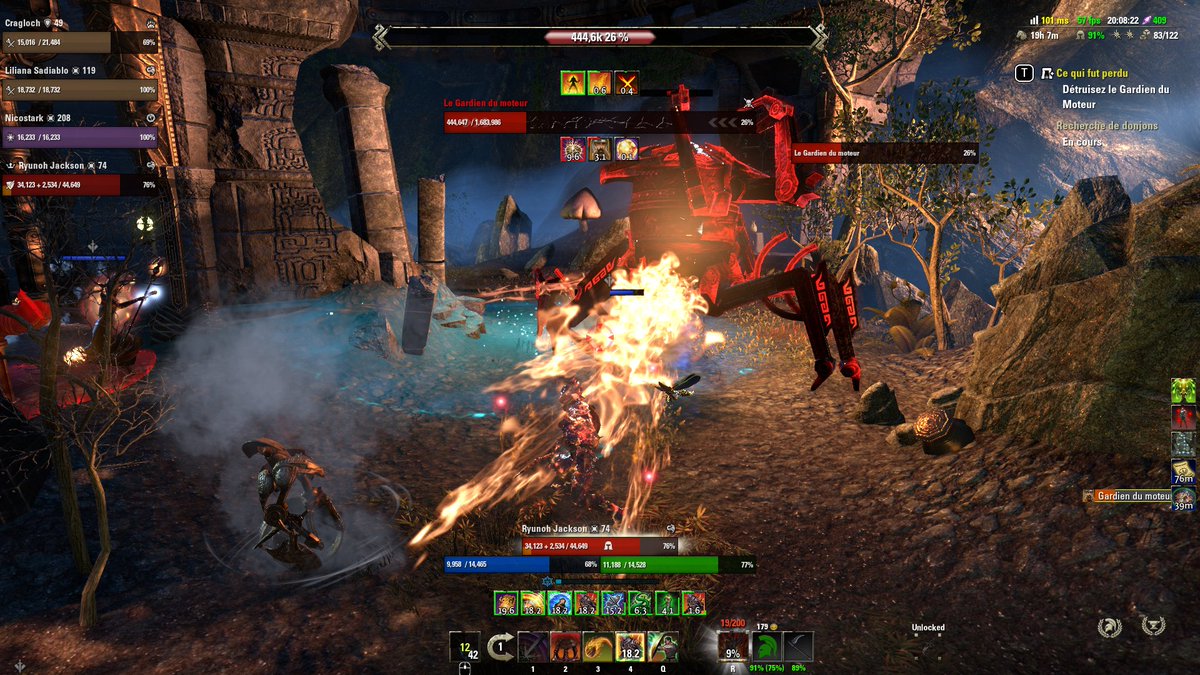Click the laurel helmet icon

click(1109, 627)
